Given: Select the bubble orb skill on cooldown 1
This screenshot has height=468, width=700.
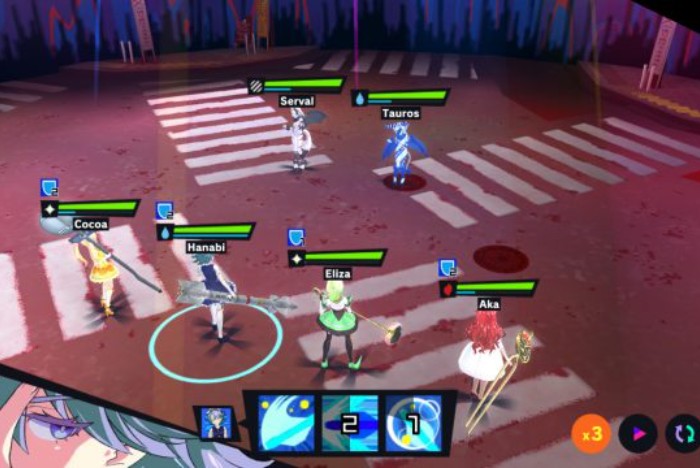Looking at the screenshot, I should [413, 423].
